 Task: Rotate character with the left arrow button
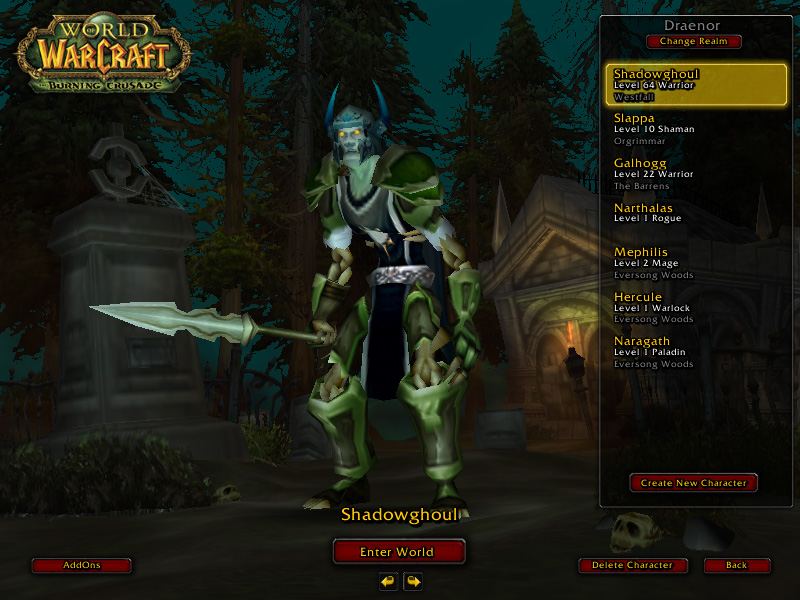point(388,581)
